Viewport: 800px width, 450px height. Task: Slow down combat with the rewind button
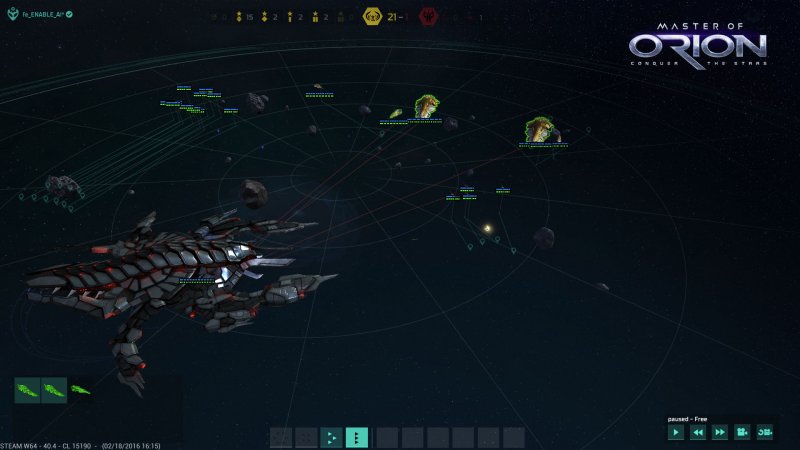[x=698, y=432]
